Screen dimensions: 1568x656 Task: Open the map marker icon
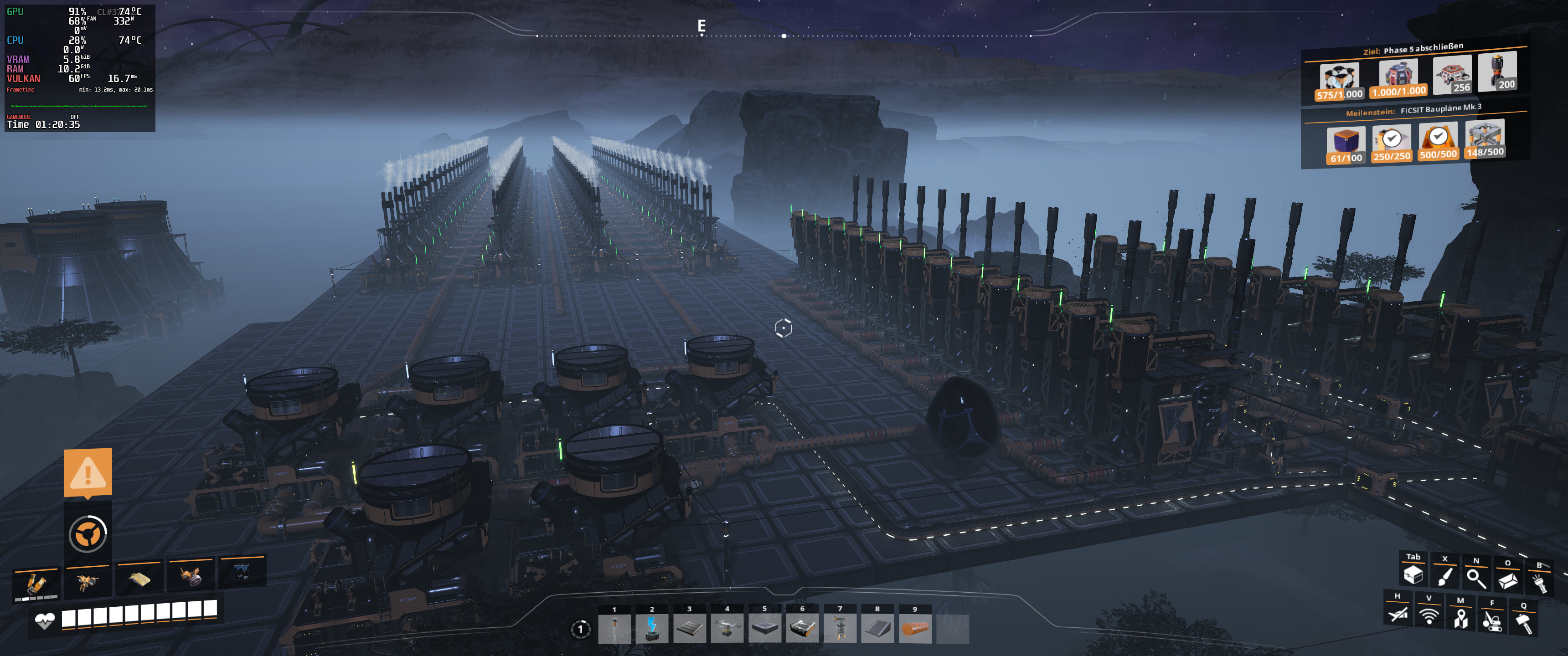[x=1460, y=619]
